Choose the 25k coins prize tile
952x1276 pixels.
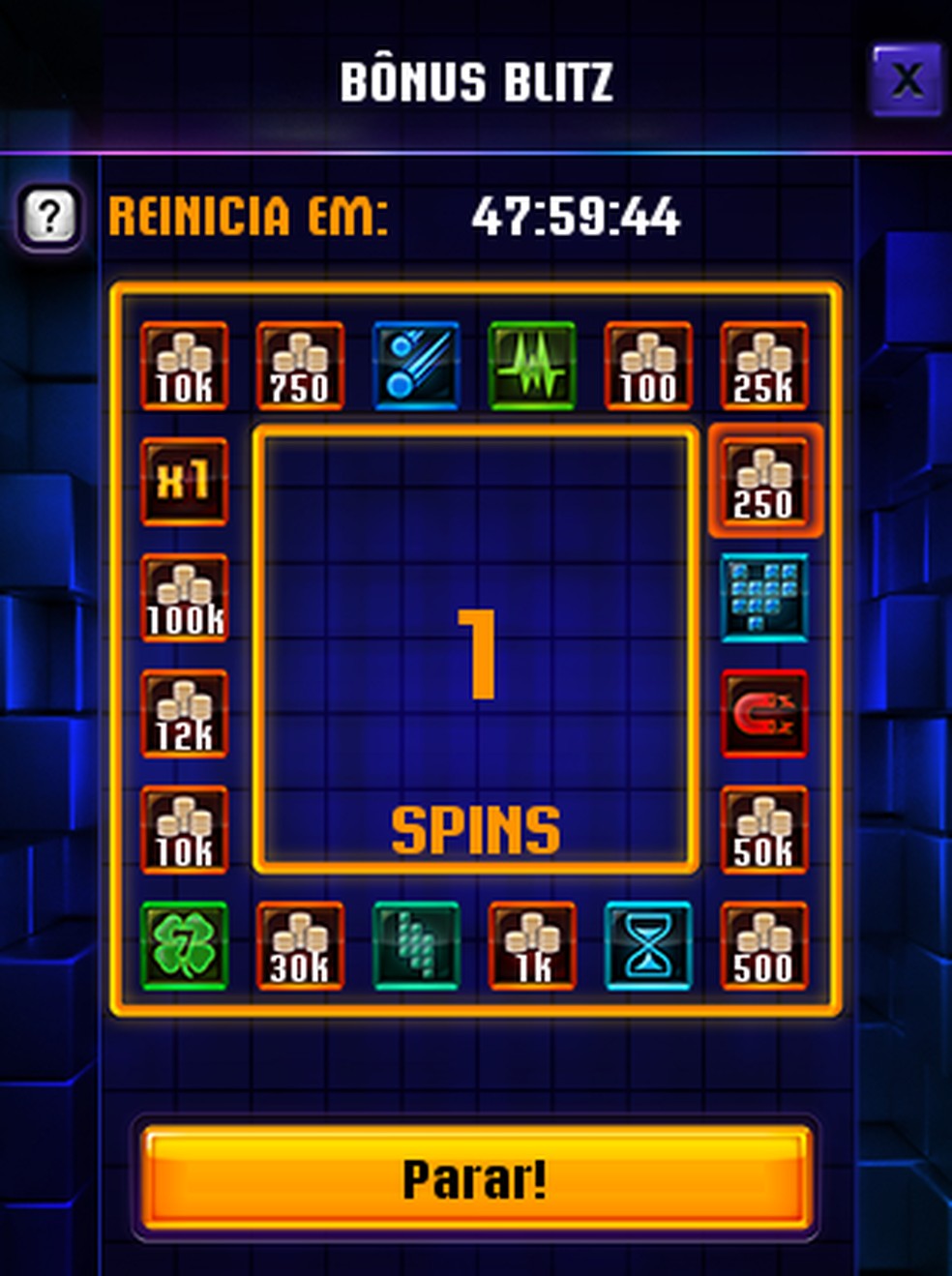click(x=763, y=366)
